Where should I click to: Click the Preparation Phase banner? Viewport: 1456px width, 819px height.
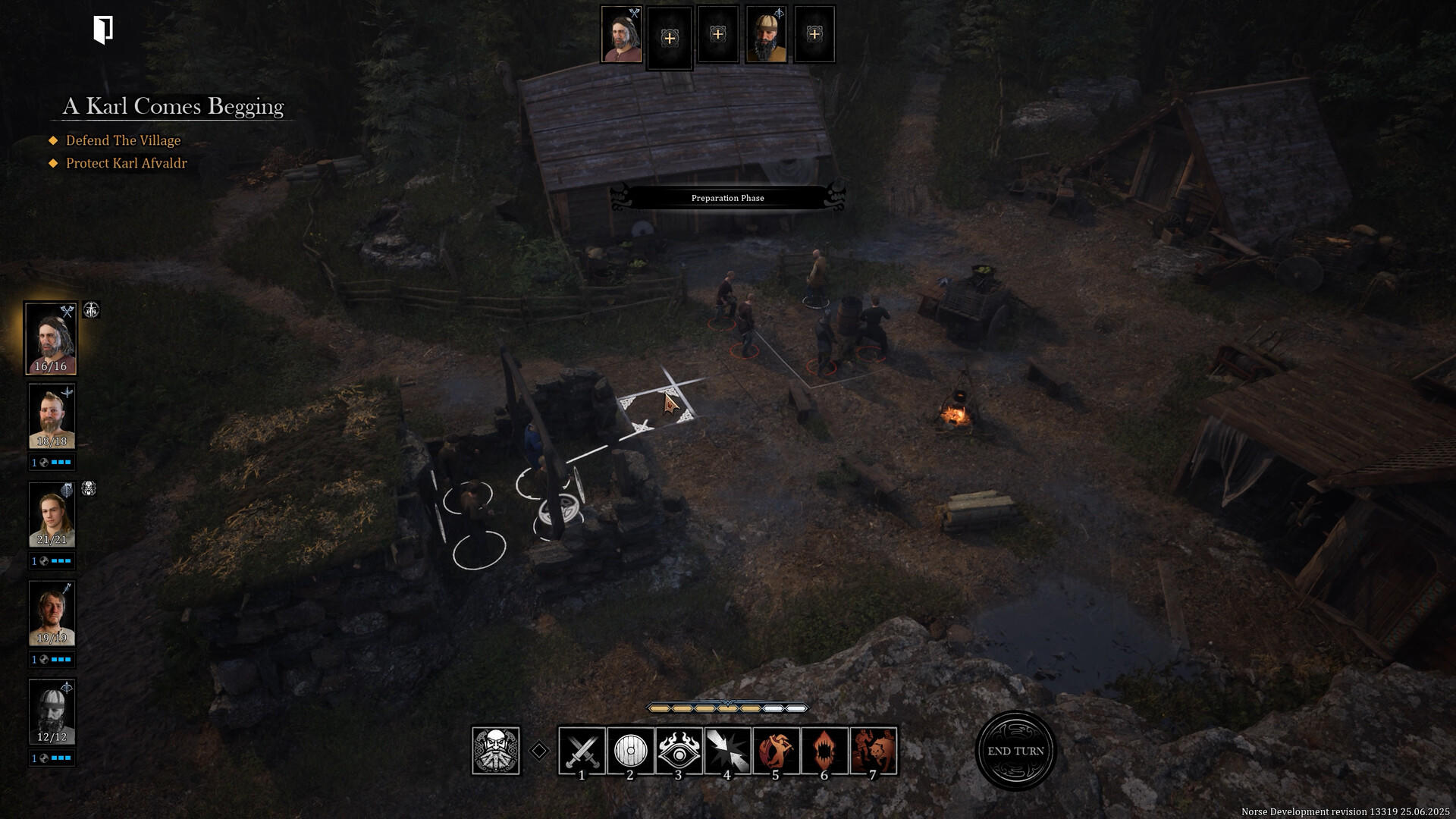pyautogui.click(x=727, y=198)
